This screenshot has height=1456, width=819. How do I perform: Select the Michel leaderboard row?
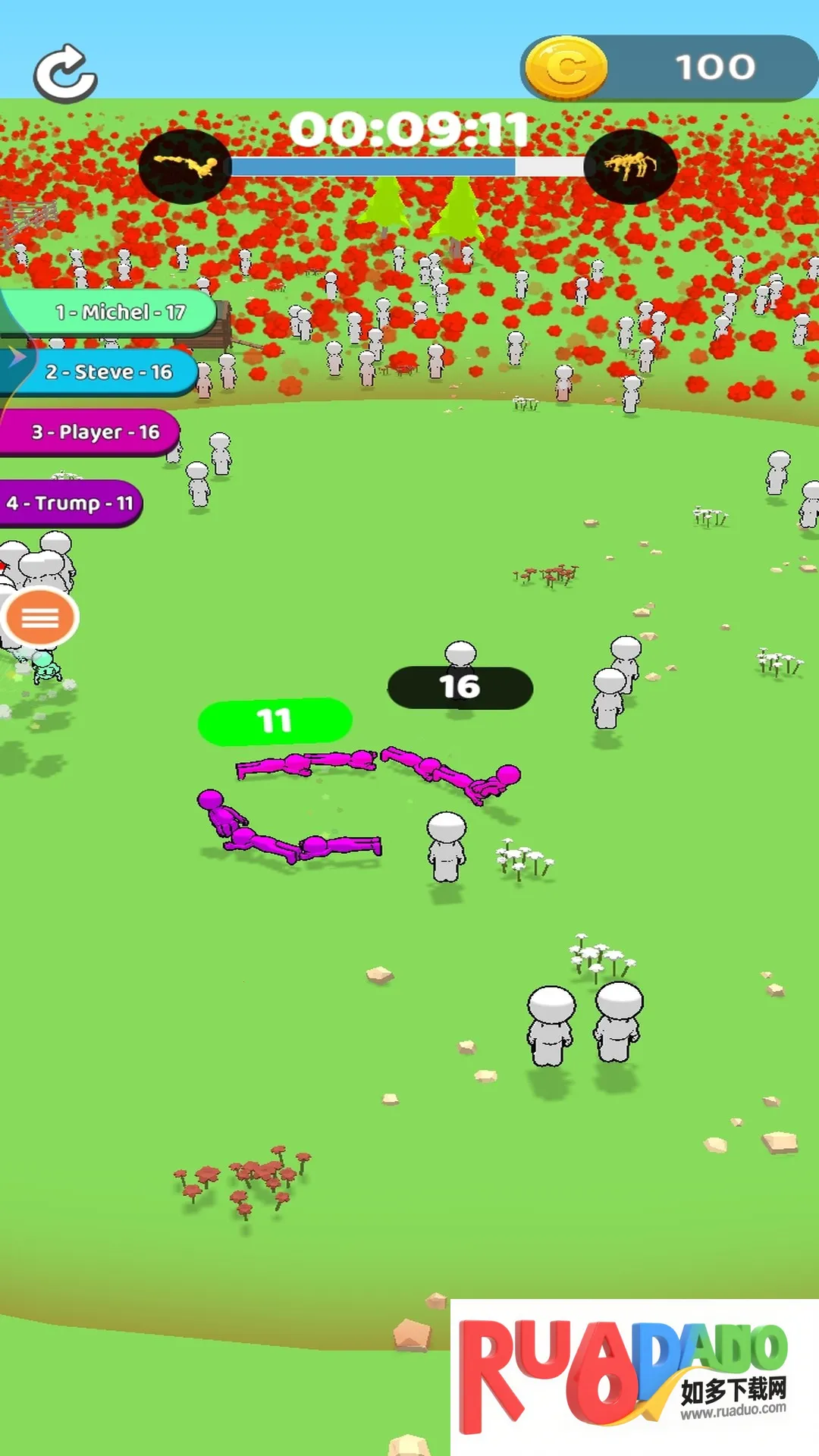pos(114,312)
